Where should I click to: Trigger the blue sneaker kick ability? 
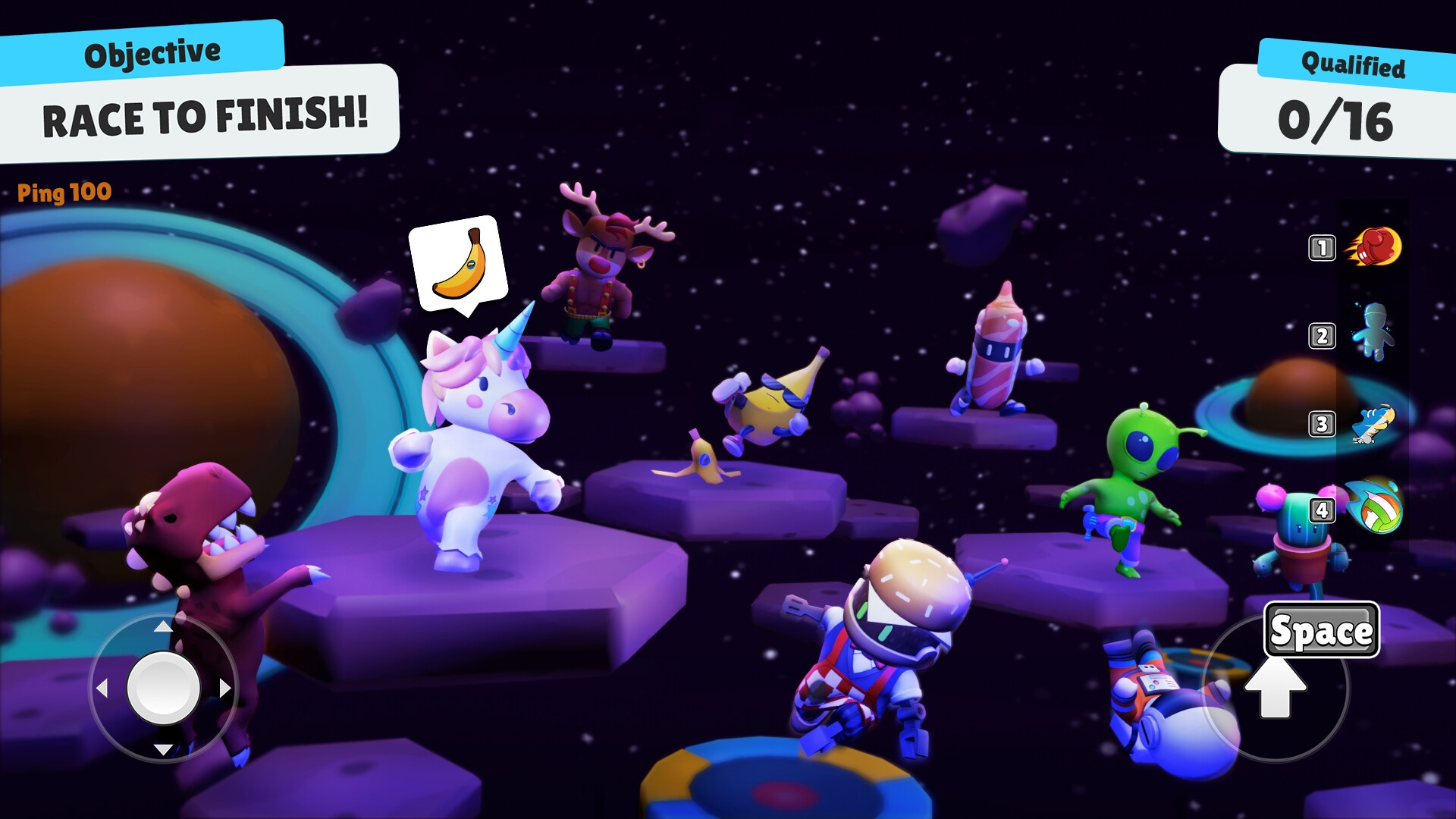[x=1374, y=424]
